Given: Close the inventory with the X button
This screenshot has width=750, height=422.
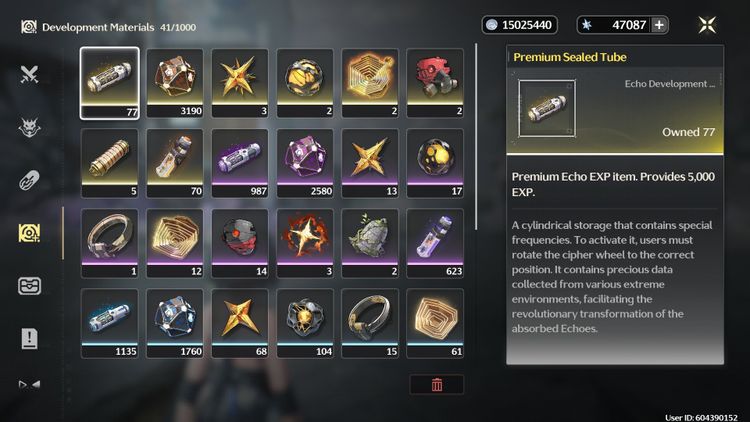Looking at the screenshot, I should [708, 25].
